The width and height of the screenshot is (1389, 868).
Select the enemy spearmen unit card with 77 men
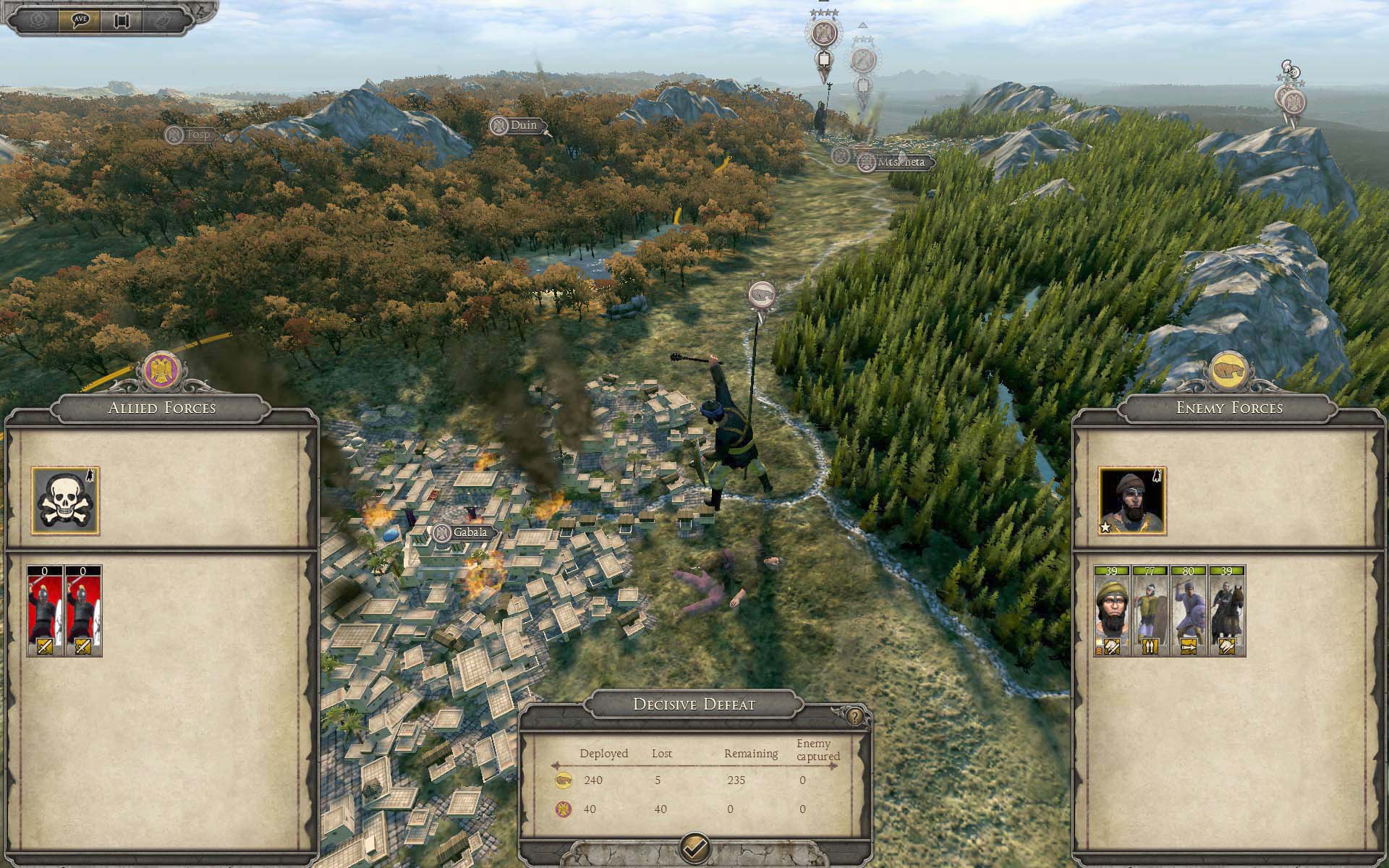click(1150, 611)
